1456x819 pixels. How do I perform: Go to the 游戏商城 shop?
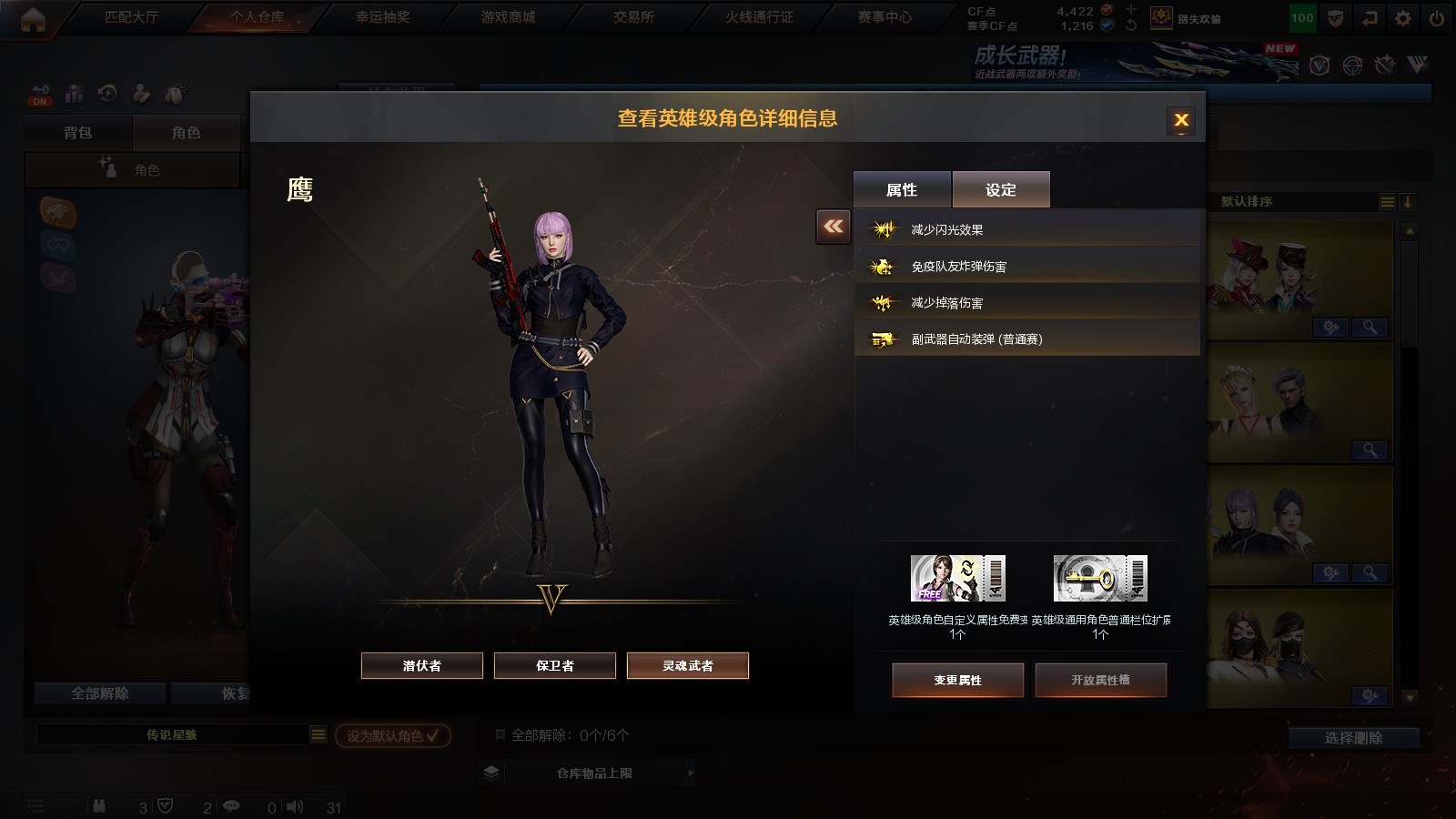508,17
